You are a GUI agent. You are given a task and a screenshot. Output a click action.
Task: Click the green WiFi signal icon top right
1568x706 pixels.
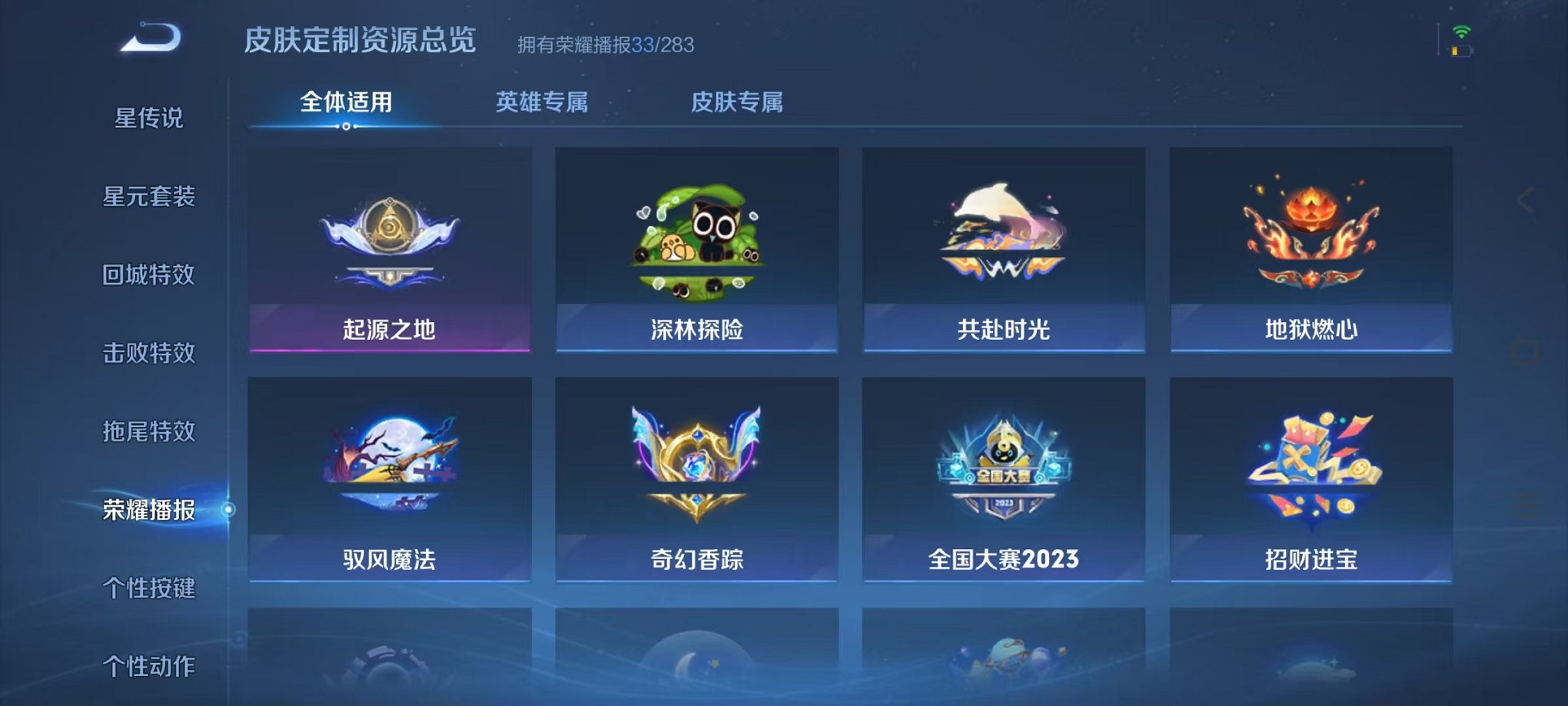point(1461,32)
